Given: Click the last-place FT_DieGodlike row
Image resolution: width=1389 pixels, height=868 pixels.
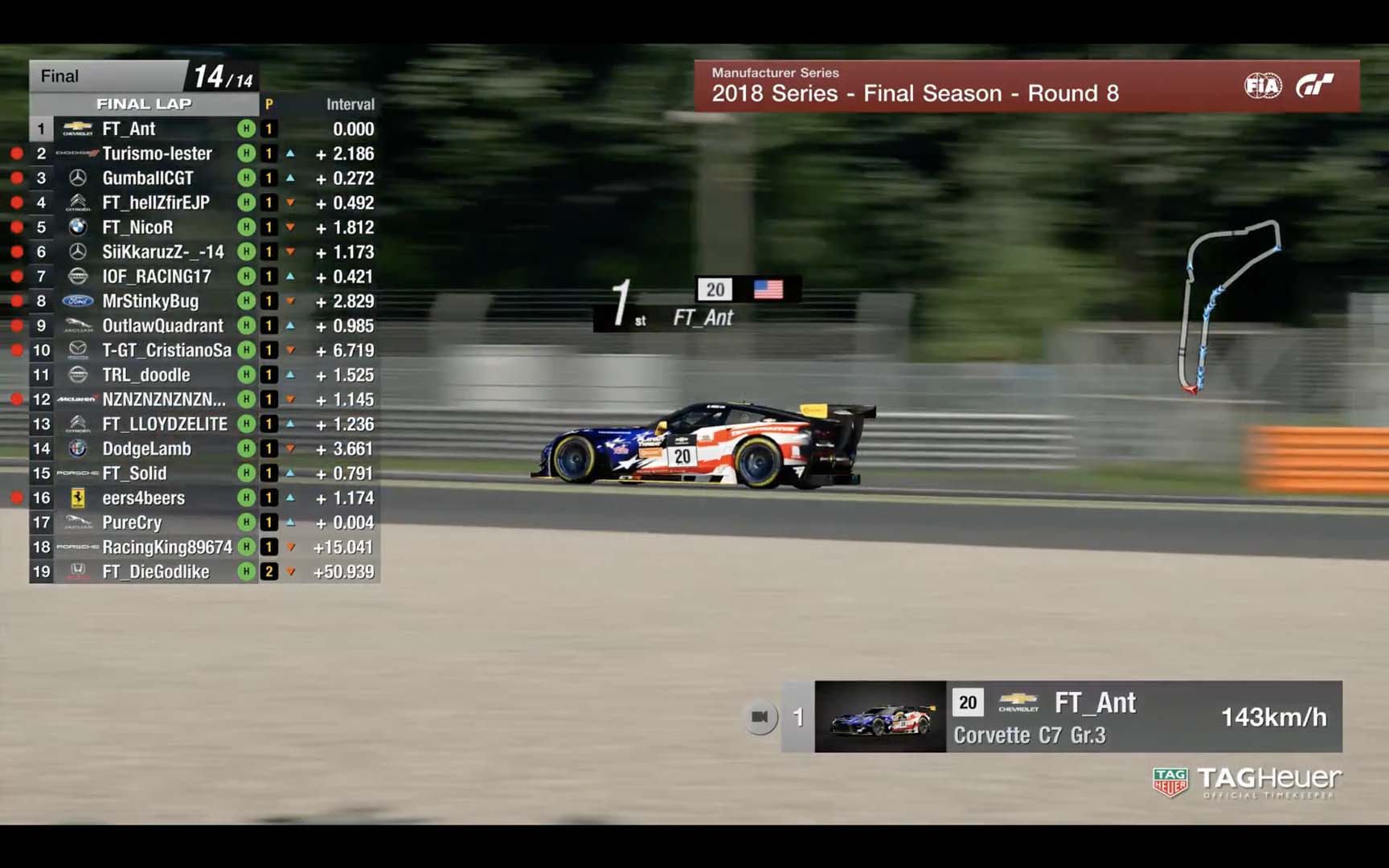Looking at the screenshot, I should 155,572.
